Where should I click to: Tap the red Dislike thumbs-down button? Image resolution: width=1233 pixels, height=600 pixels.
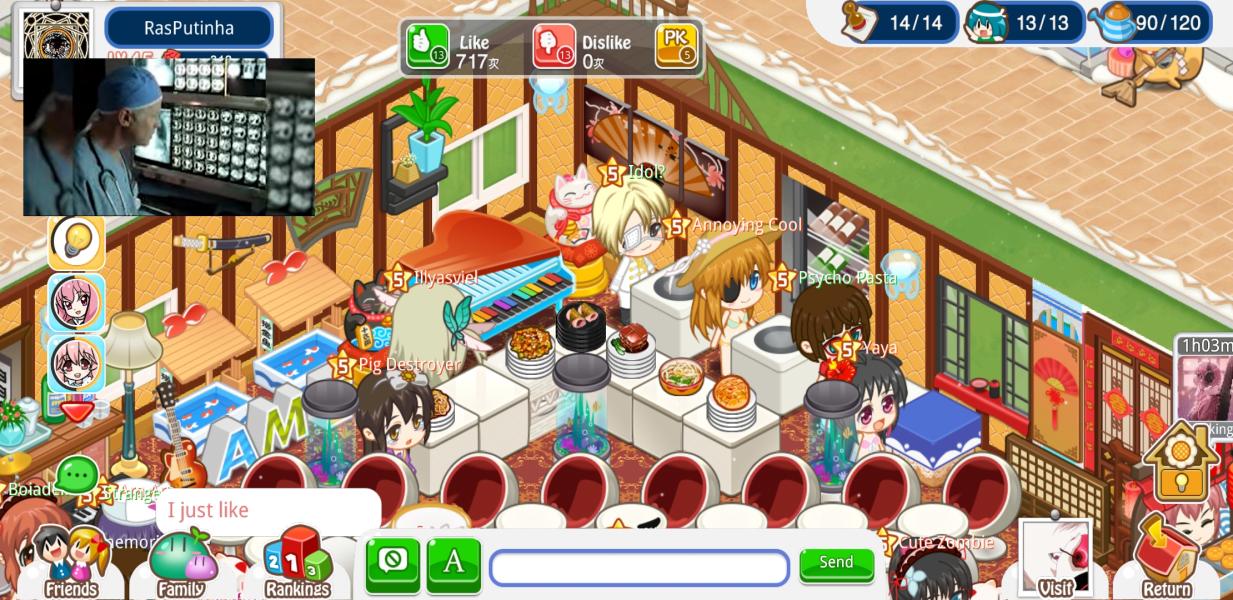click(554, 47)
